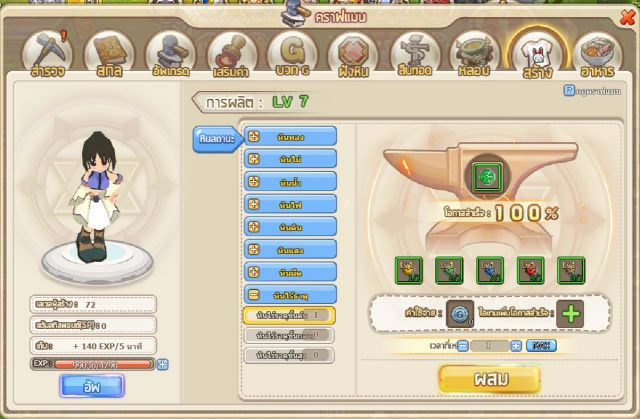Image resolution: width=640 pixels, height=419 pixels.
Task: Increase the quantity with the plus stepper
Action: tap(516, 345)
